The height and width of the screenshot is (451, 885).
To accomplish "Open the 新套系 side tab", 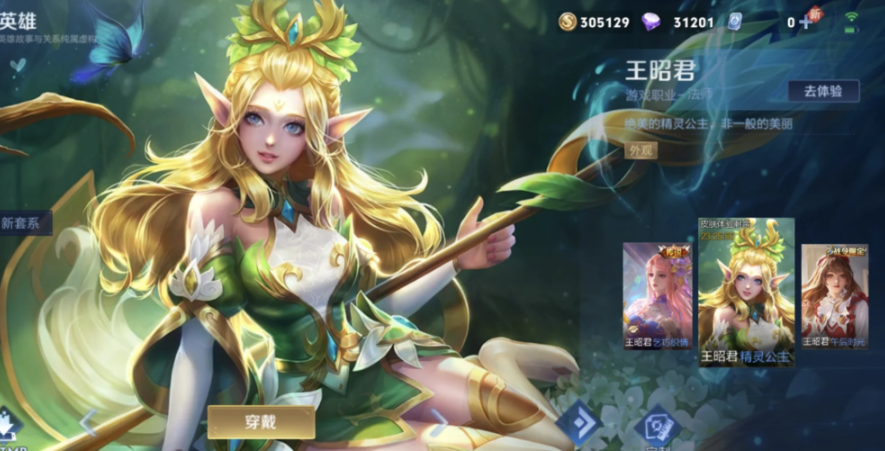I will pyautogui.click(x=22, y=223).
